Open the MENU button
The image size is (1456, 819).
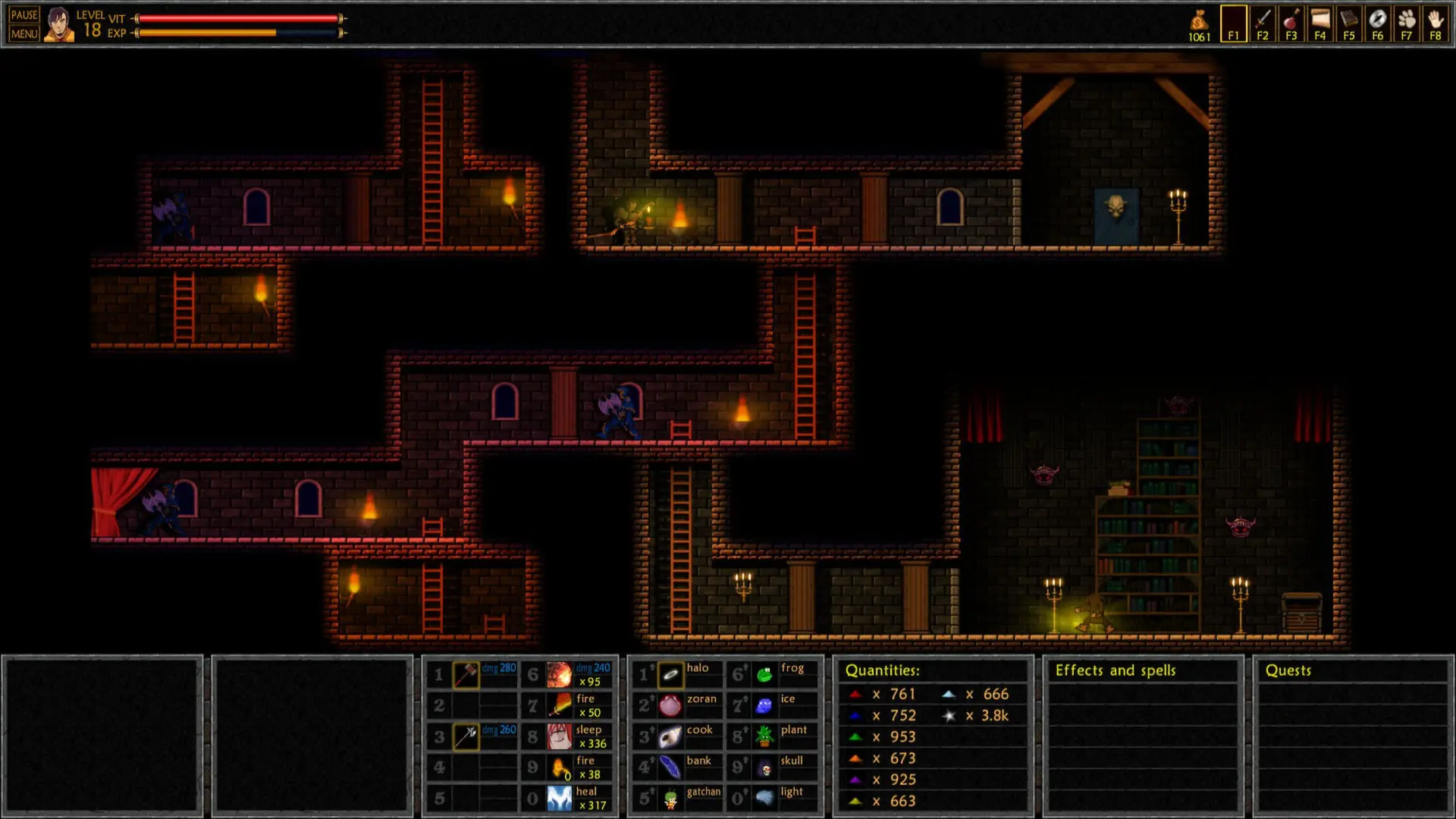[24, 33]
